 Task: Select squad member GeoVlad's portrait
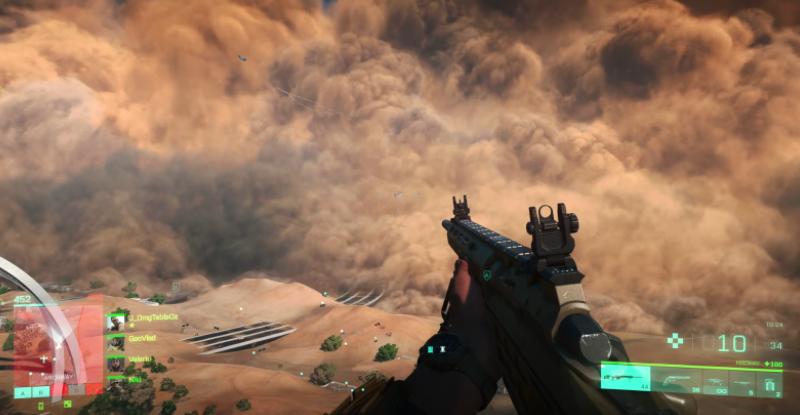[x=116, y=342]
